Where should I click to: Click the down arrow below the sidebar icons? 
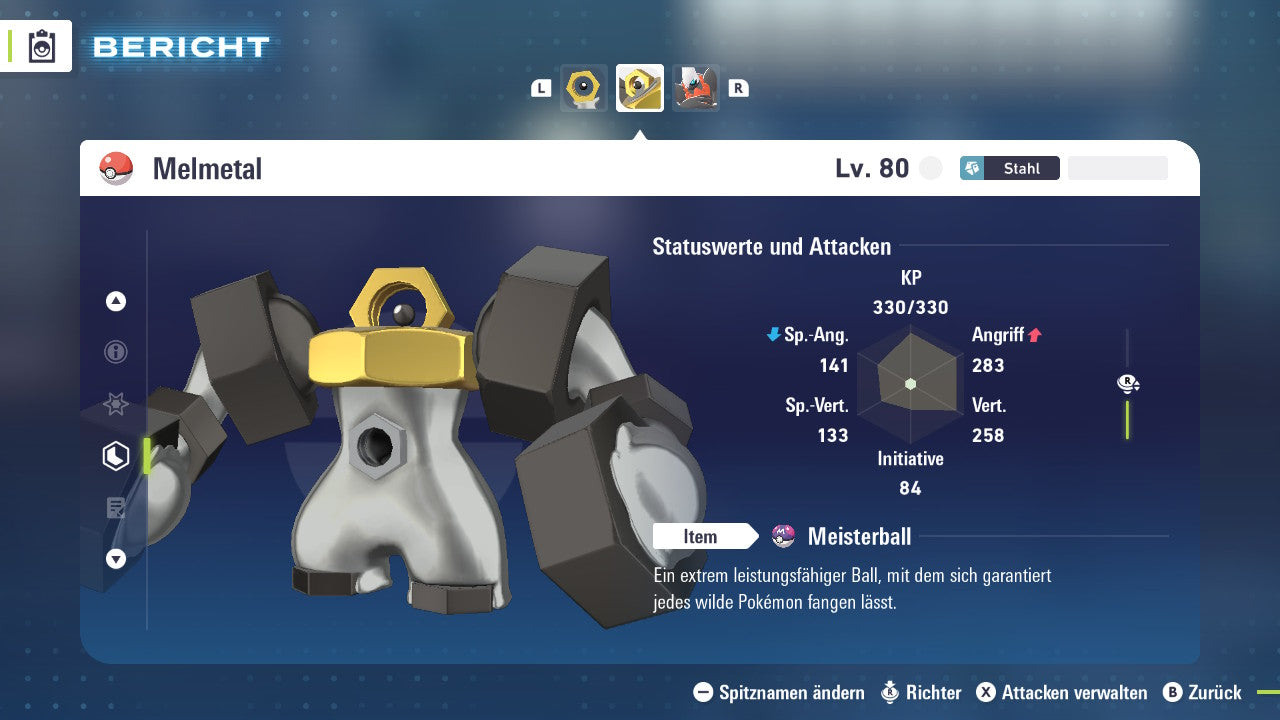(x=115, y=559)
